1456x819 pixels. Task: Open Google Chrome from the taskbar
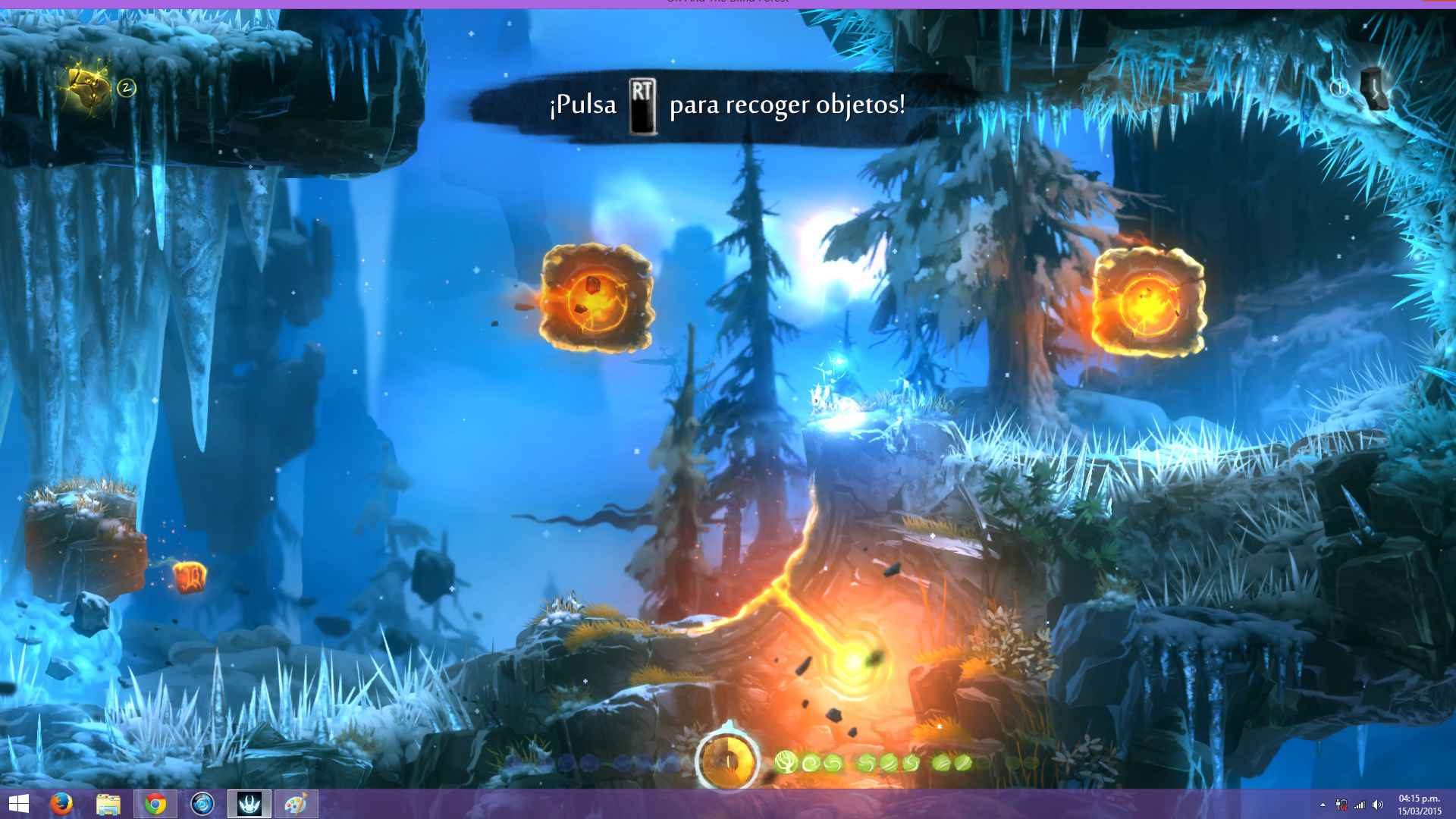[155, 804]
